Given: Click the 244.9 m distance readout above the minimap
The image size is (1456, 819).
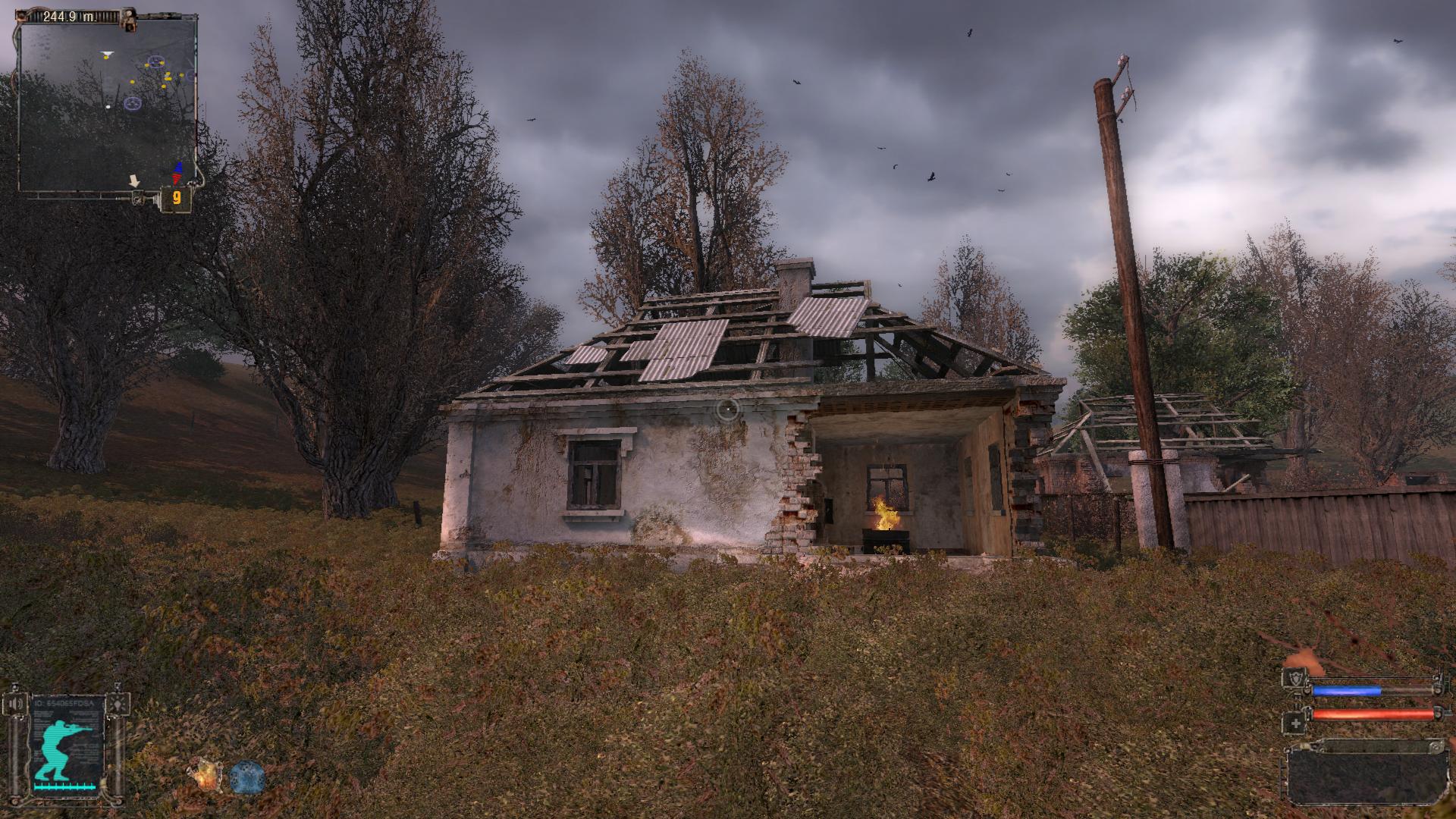Looking at the screenshot, I should coord(70,17).
